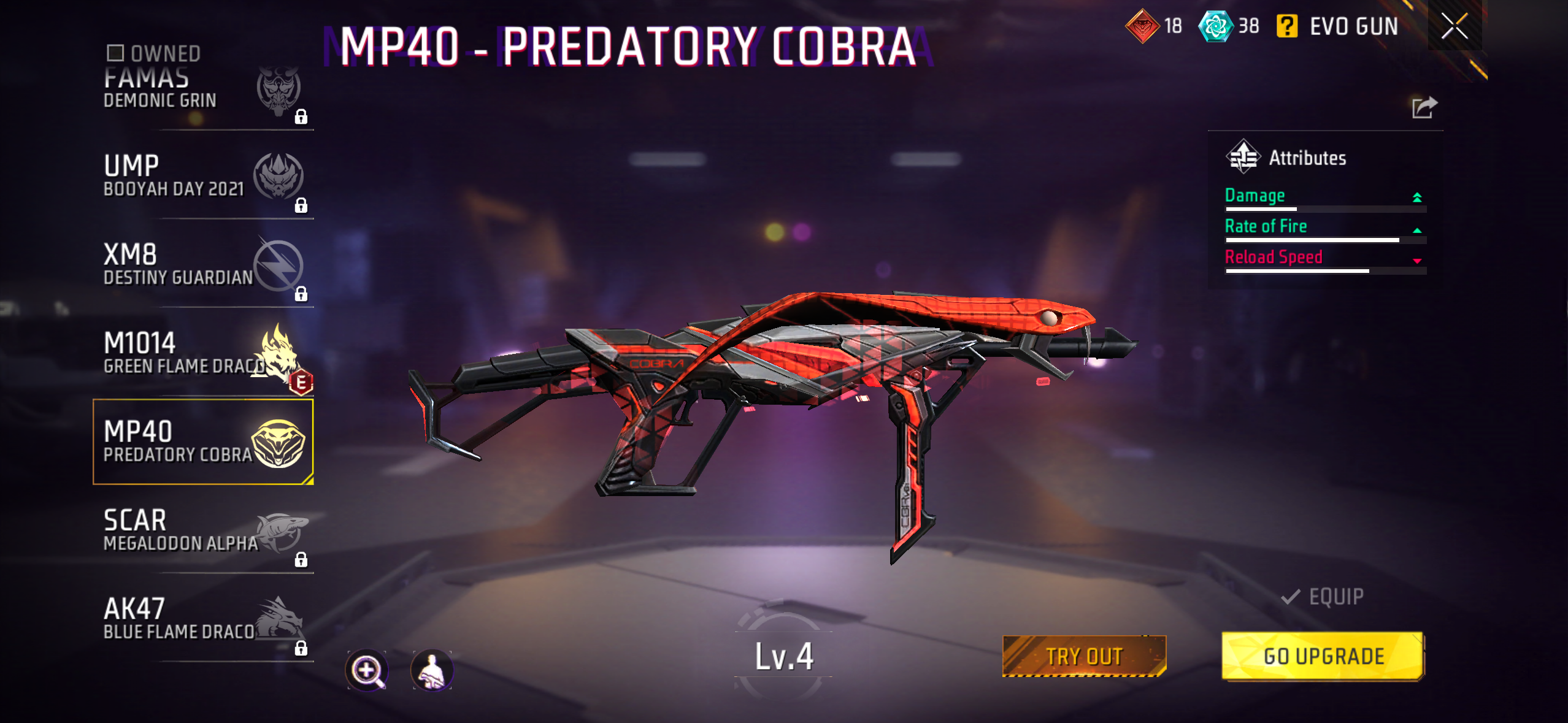Toggle the Owned filter checkbox
Viewport: 1568px width, 723px height.
click(115, 53)
